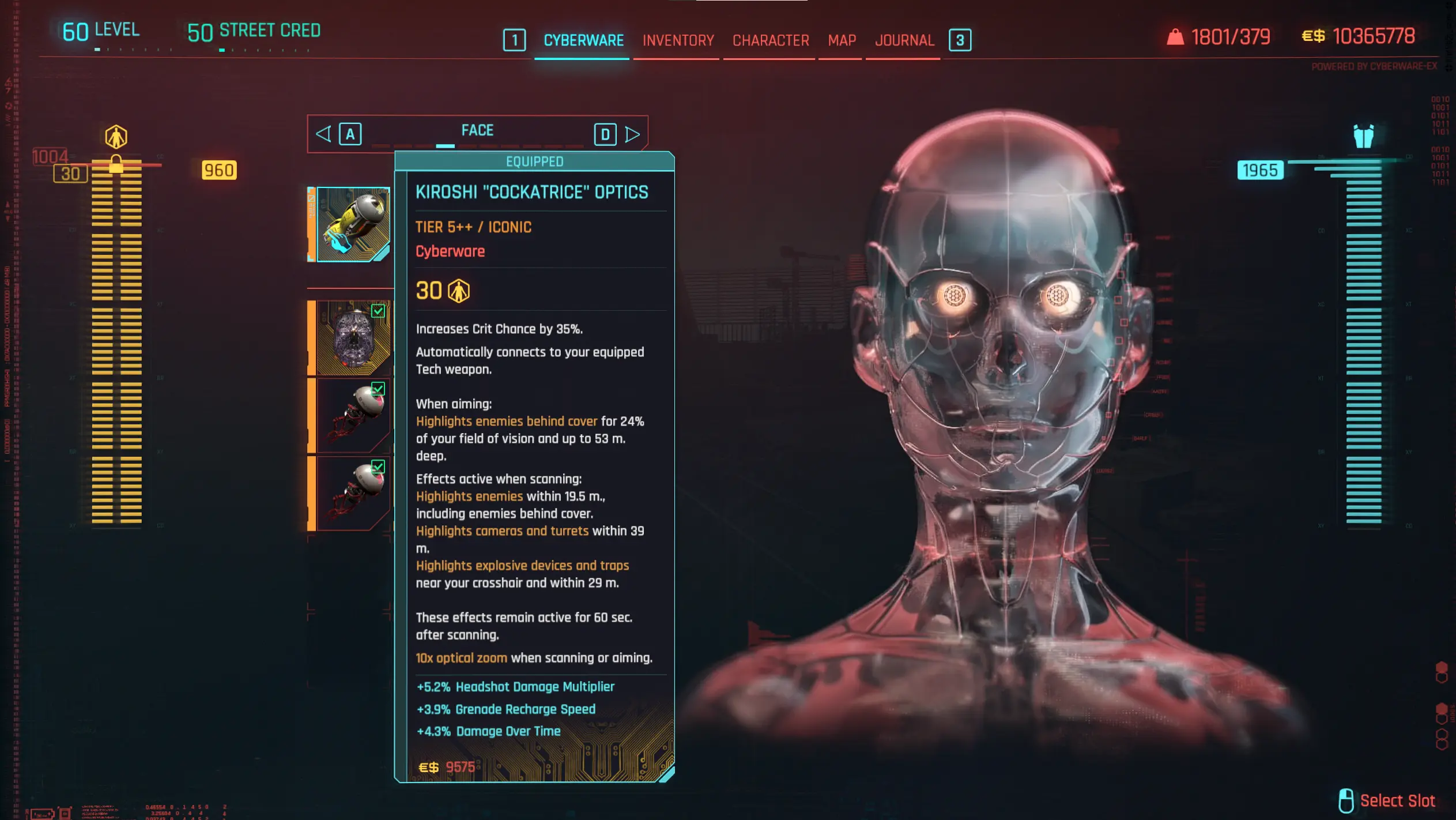Go to the Character tab
The width and height of the screenshot is (1456, 820).
click(770, 40)
